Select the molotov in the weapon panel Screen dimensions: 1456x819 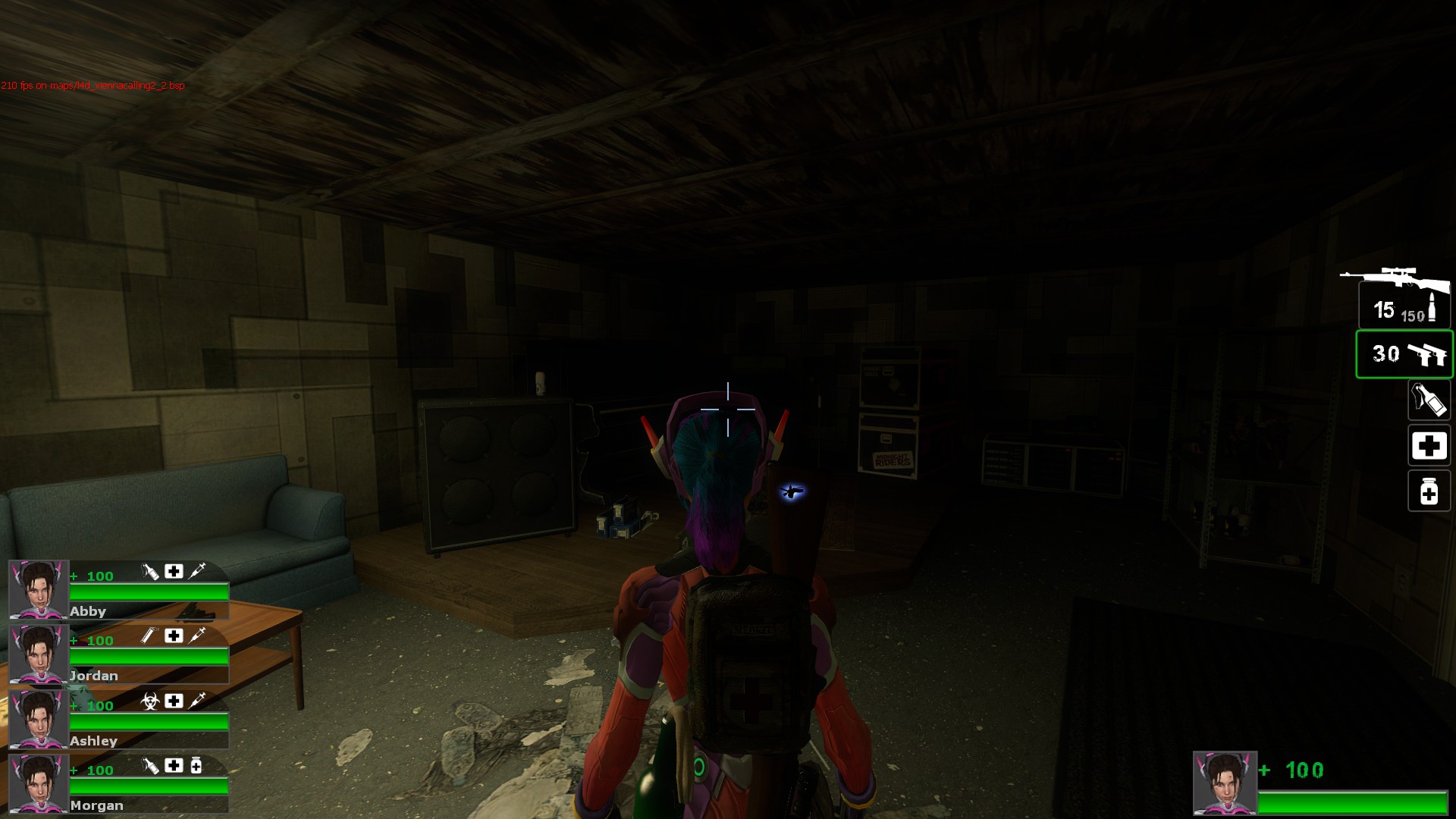click(1429, 400)
